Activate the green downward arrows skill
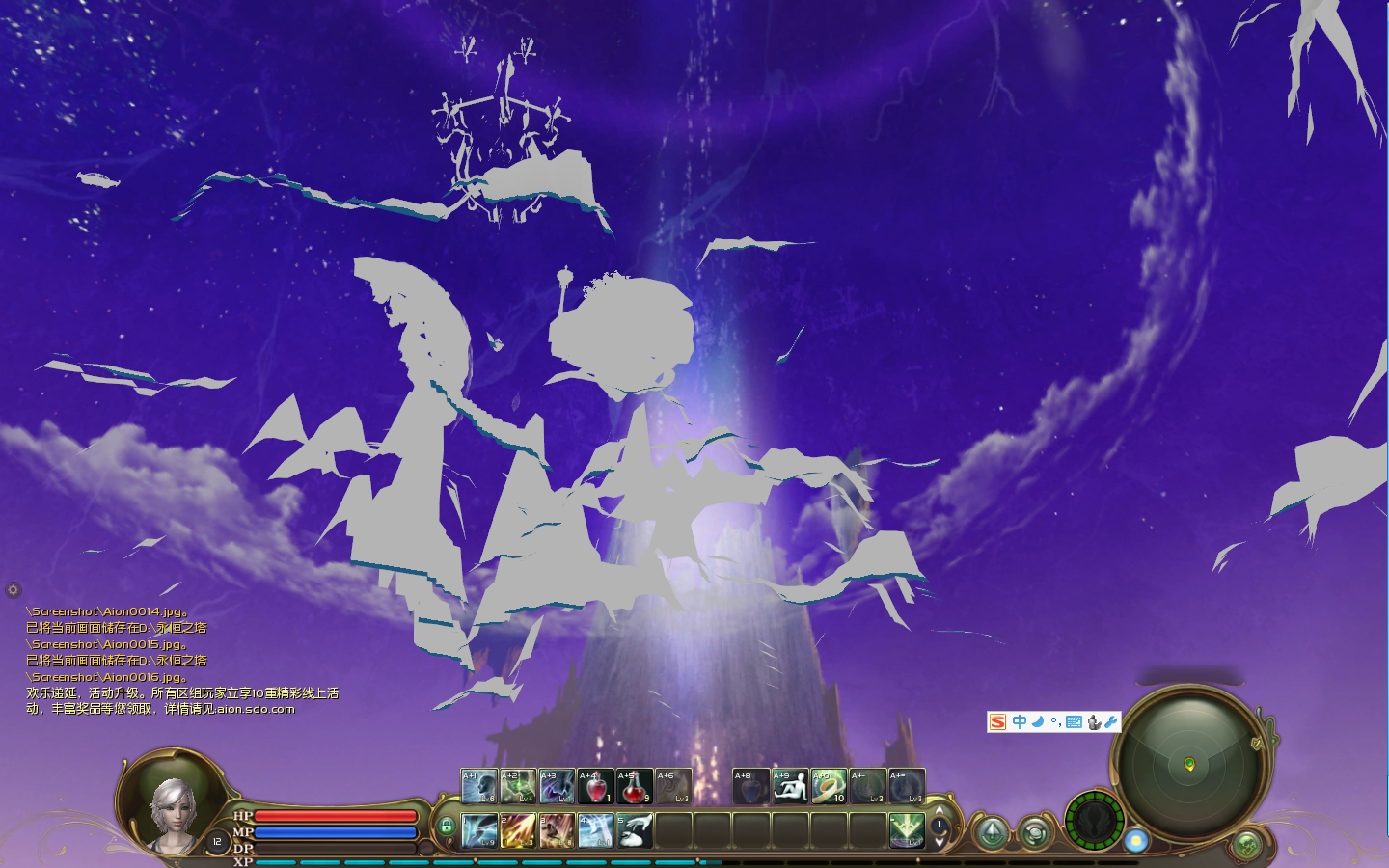Image resolution: width=1389 pixels, height=868 pixels. click(x=907, y=830)
